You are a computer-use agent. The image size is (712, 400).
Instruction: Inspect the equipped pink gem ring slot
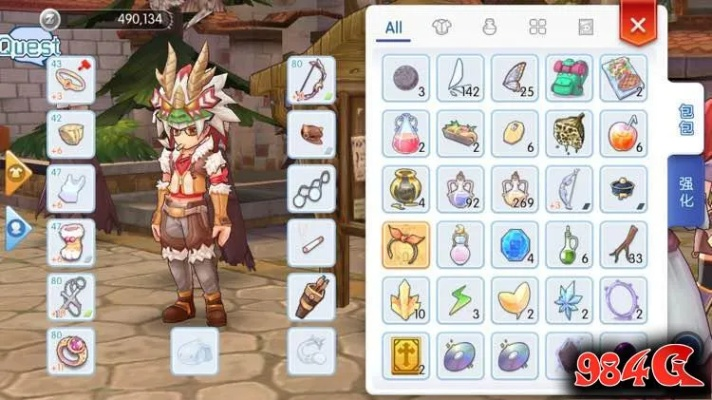point(71,350)
